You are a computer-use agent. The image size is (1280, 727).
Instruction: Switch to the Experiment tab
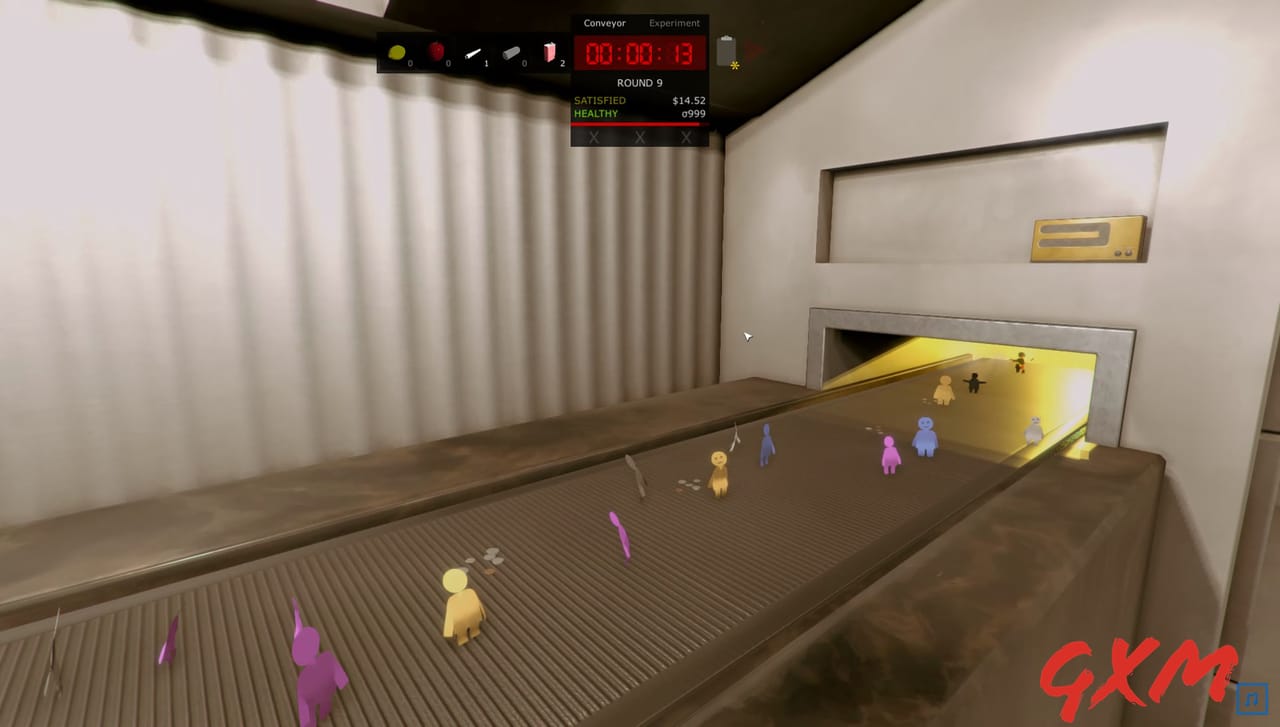[x=674, y=22]
